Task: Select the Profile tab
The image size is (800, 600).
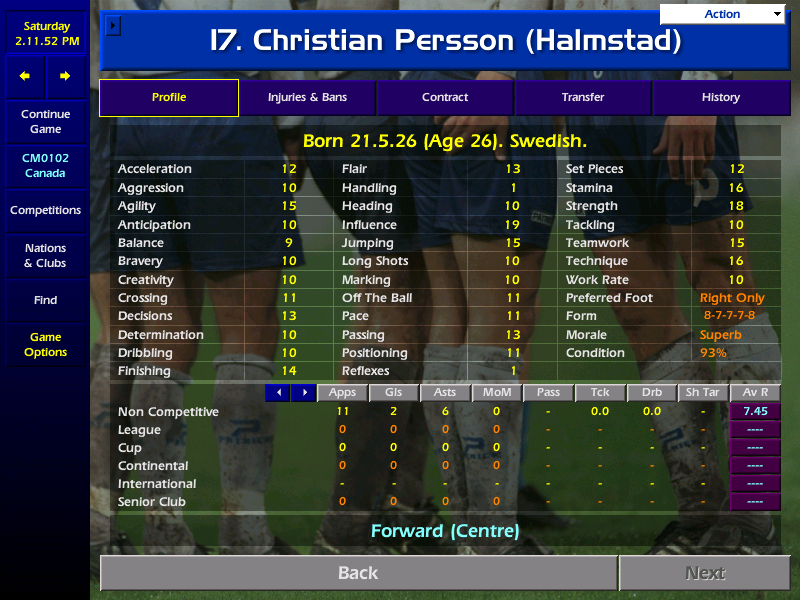Action: point(169,98)
